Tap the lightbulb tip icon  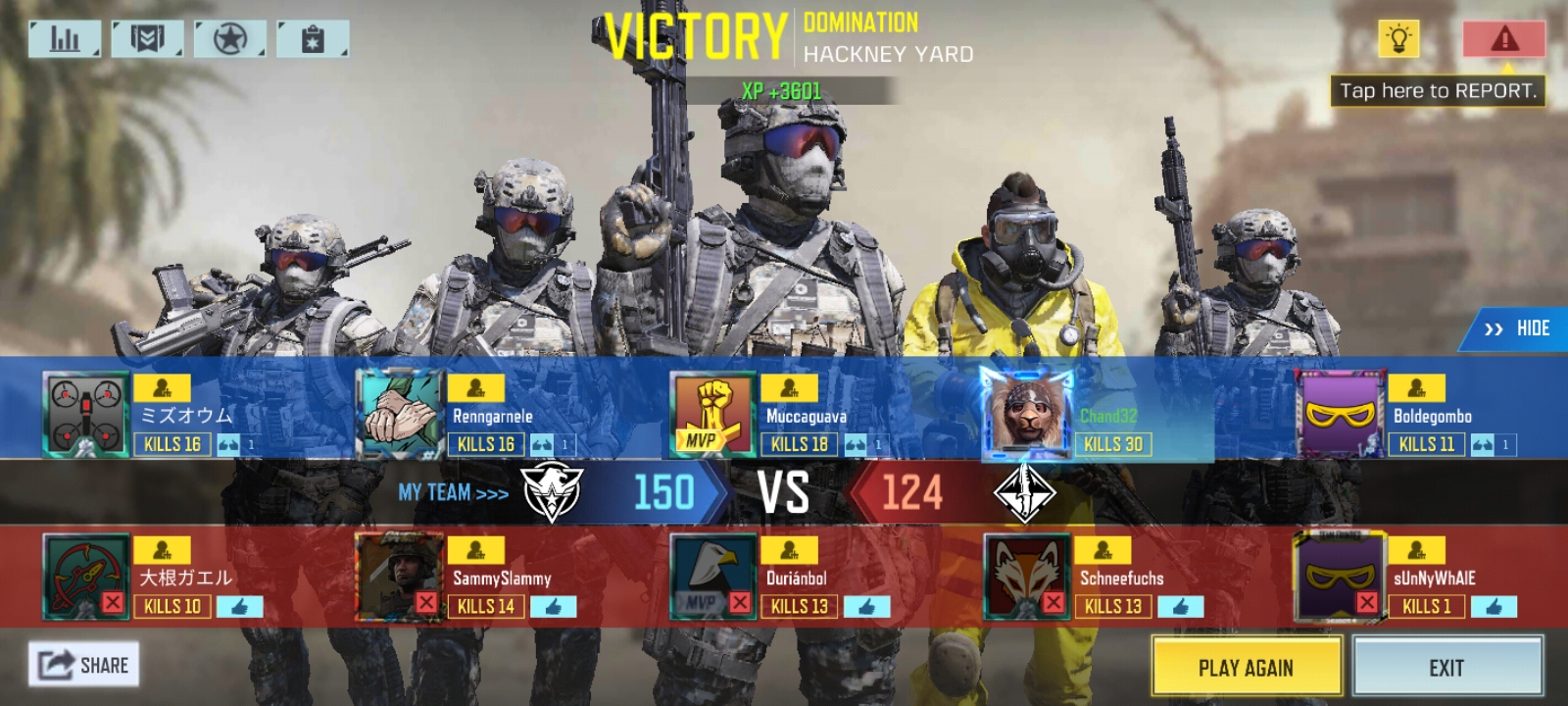pos(1398,39)
